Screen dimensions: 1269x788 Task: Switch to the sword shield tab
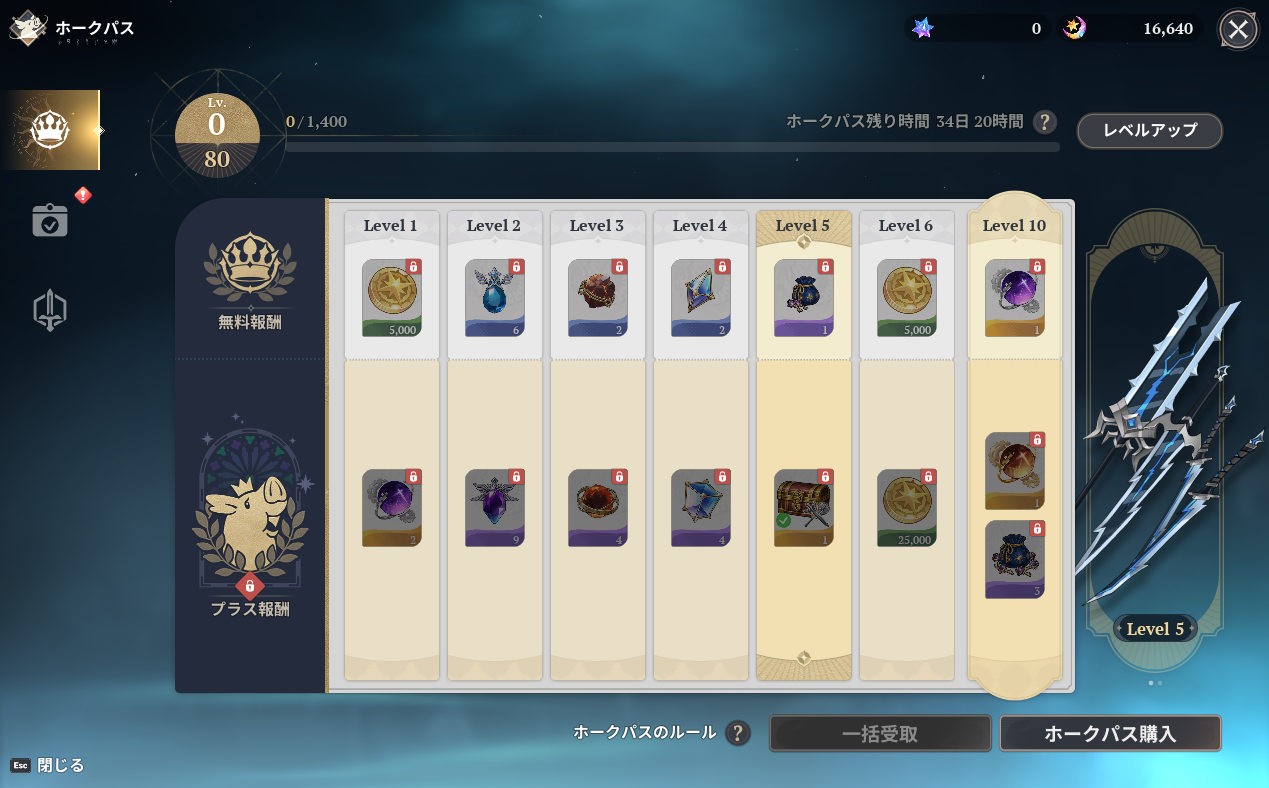tap(50, 311)
